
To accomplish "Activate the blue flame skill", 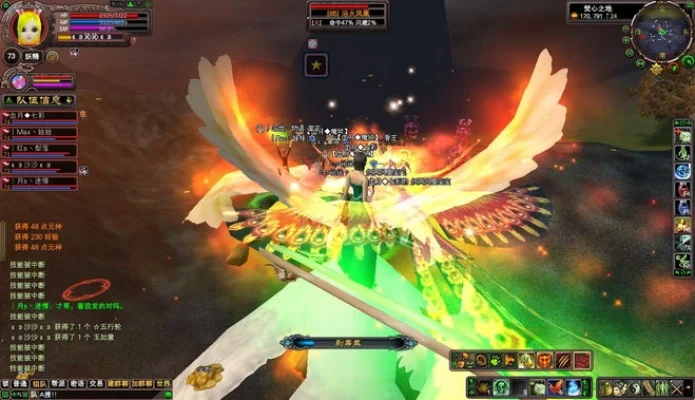I will pos(574,388).
